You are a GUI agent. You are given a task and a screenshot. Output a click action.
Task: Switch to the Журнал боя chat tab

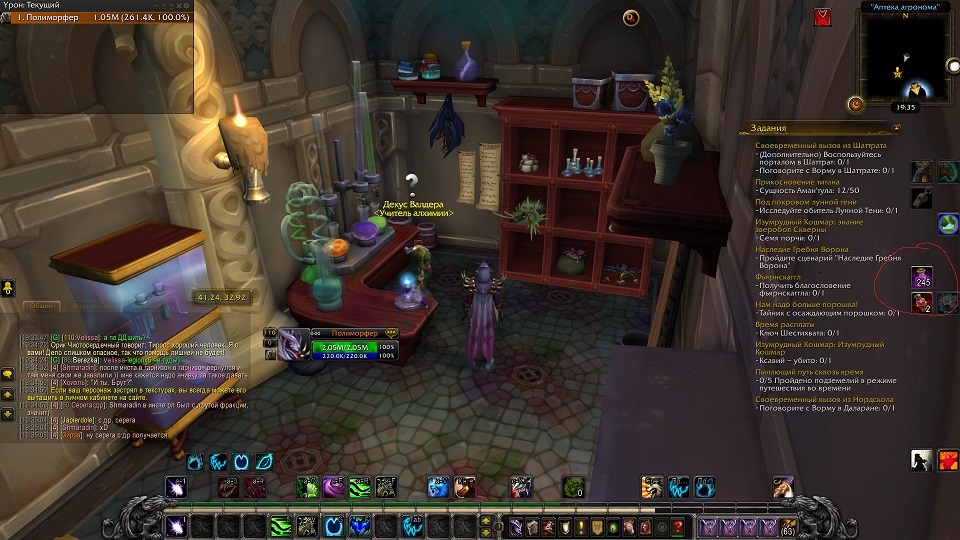click(x=90, y=305)
